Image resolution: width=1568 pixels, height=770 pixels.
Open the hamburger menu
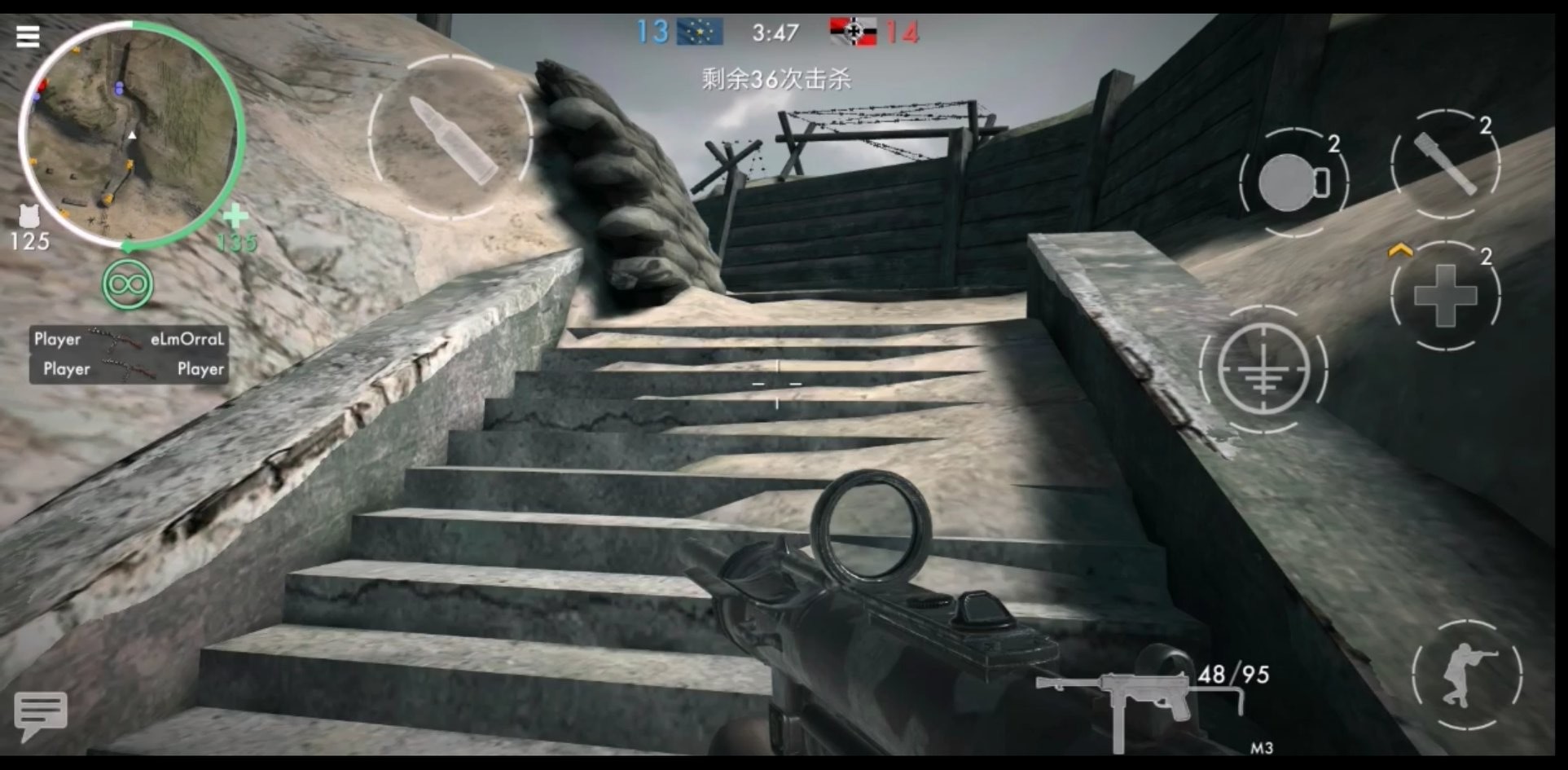coord(28,36)
